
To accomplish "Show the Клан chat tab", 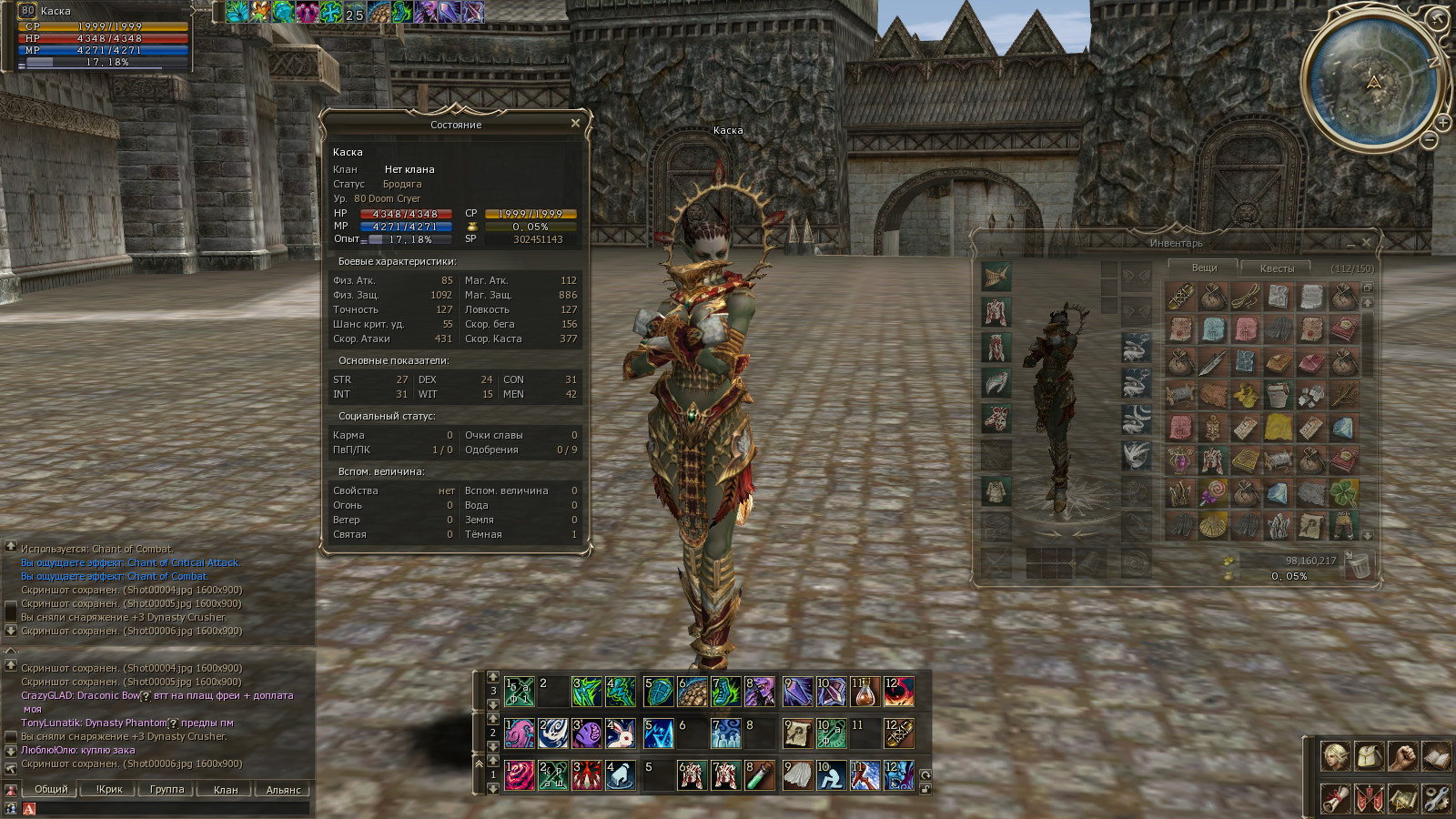I will pos(225,789).
